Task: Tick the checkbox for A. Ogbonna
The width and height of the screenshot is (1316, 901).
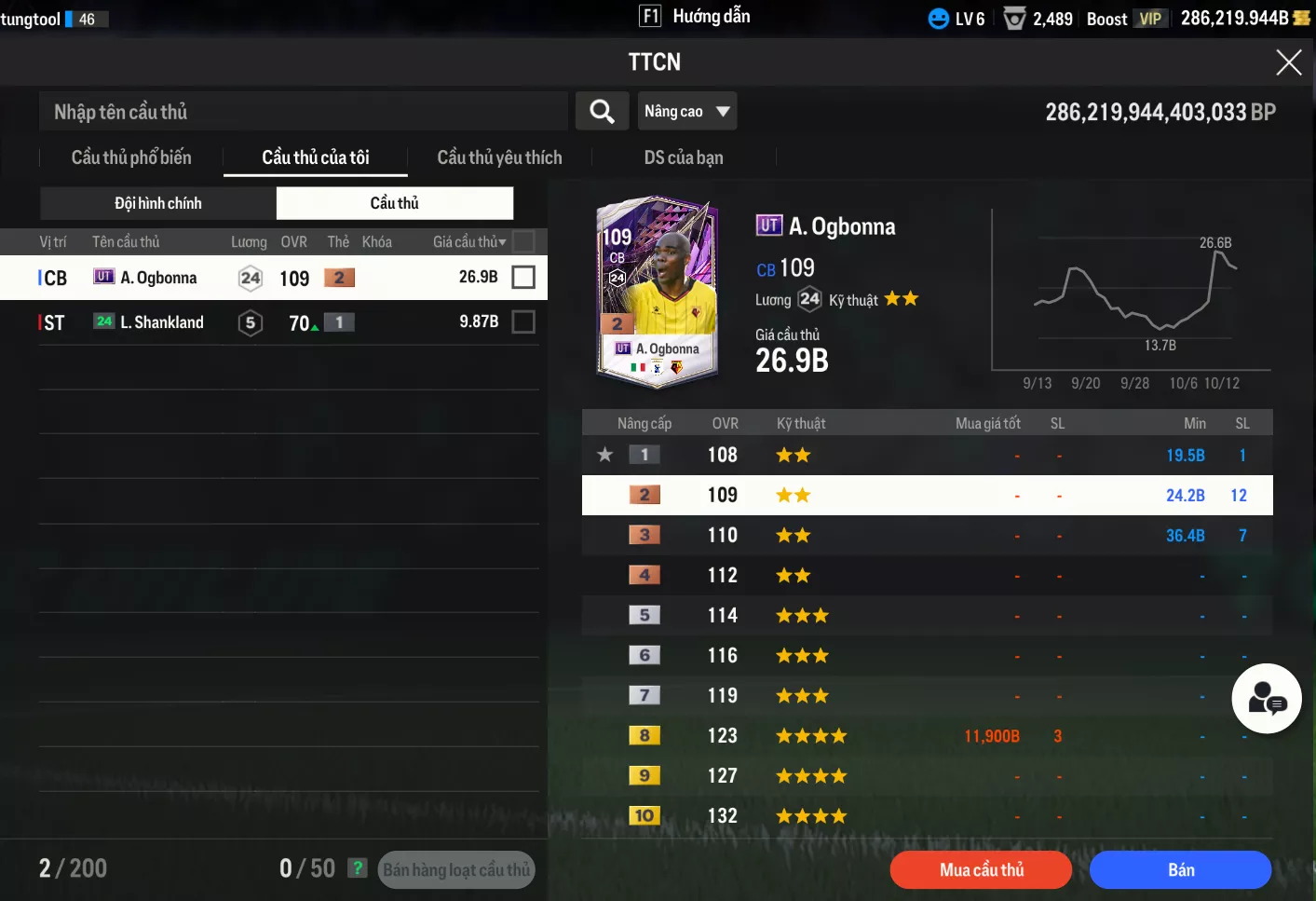Action: click(x=523, y=277)
